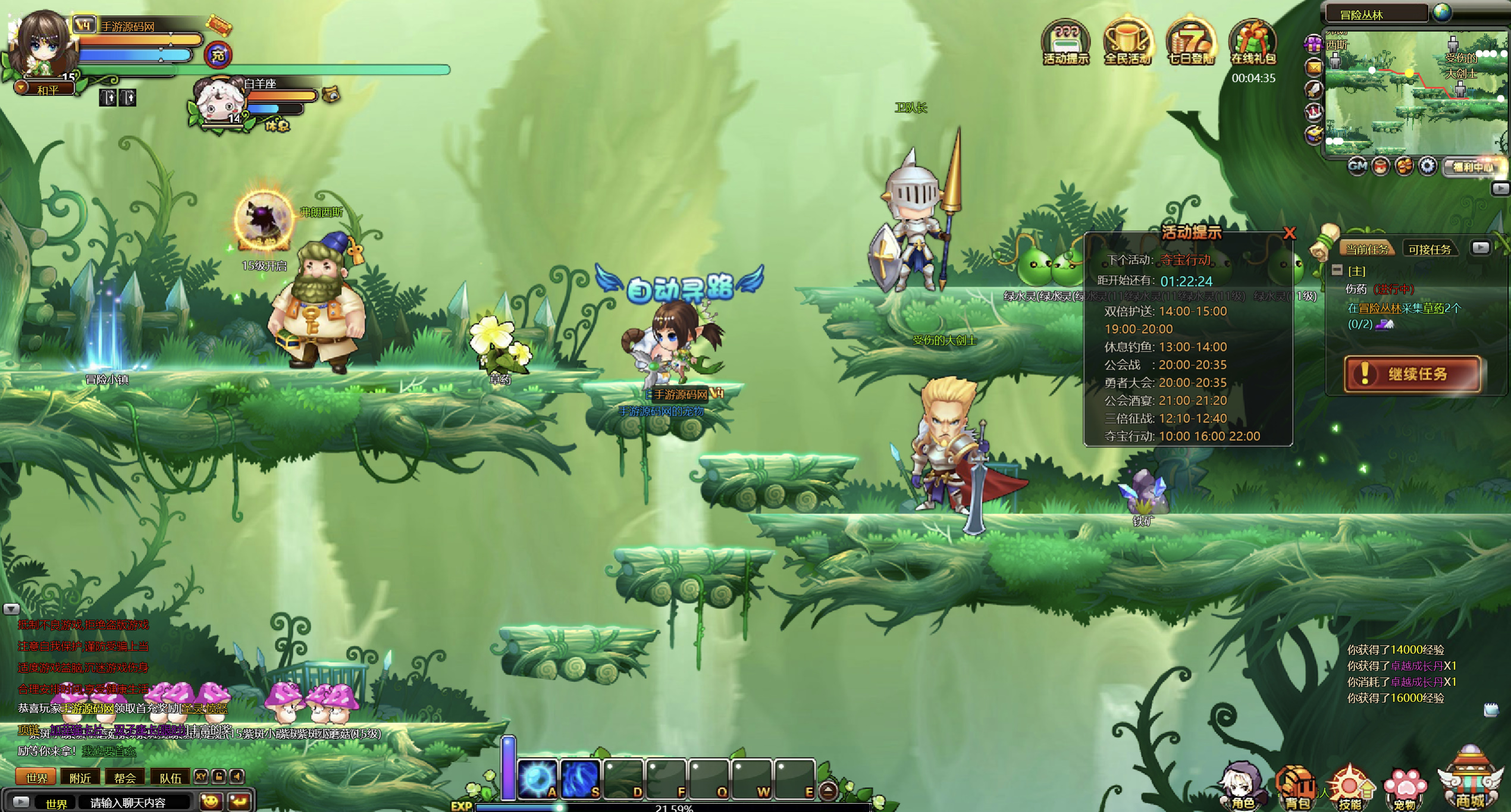Activate the blue orb skill in slot A
This screenshot has height=812, width=1511.
coord(538,778)
